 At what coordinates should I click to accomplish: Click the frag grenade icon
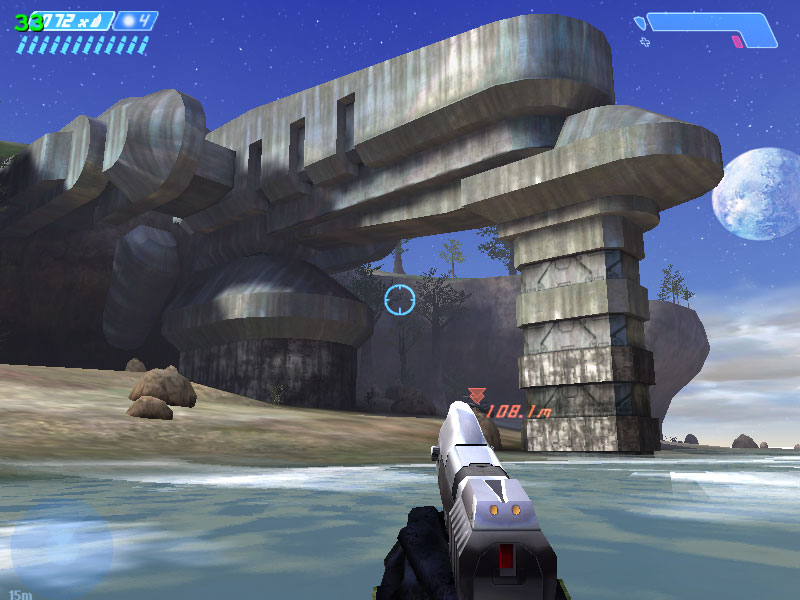point(127,20)
